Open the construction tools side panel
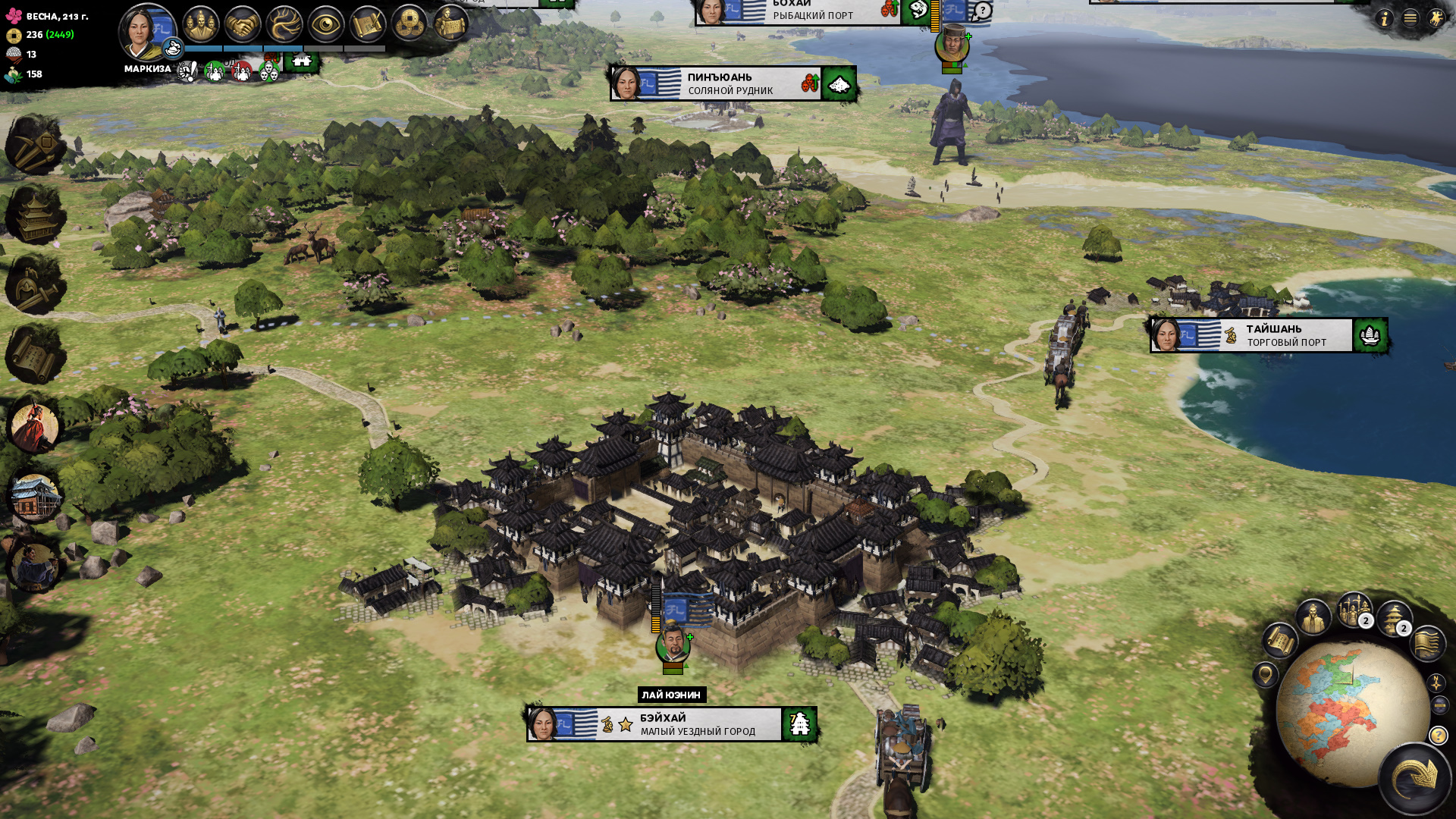Viewport: 1456px width, 819px height. (x=34, y=144)
